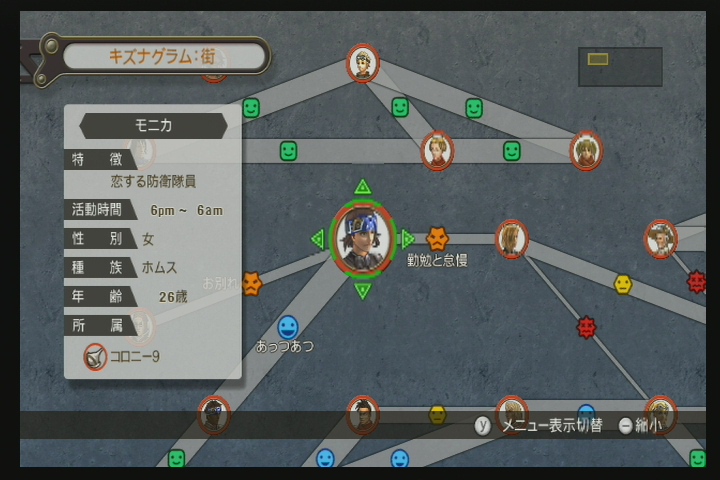Select the orange 勤勉と怠慢 relationship icon

(437, 238)
